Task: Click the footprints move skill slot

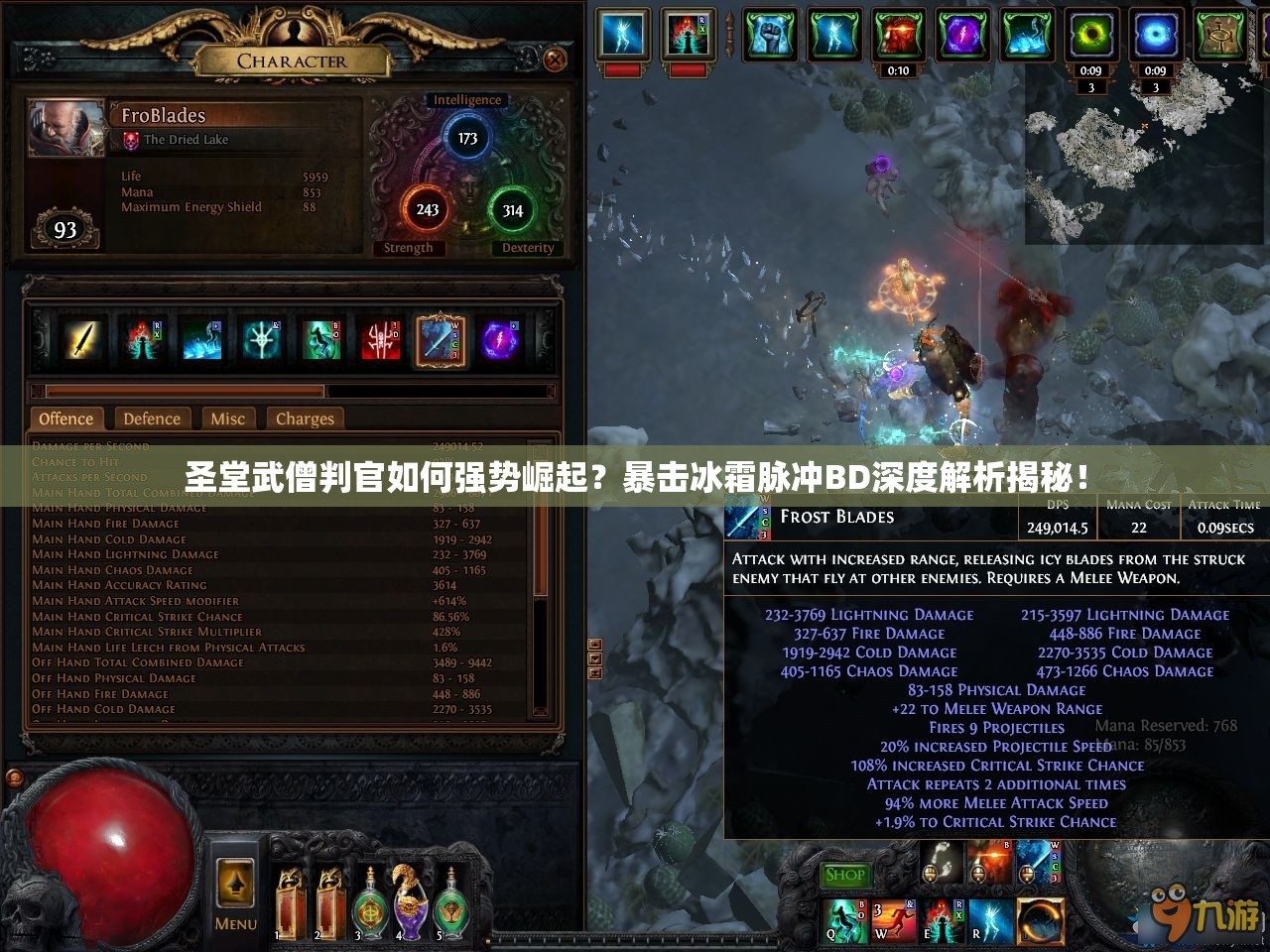Action: [x=942, y=861]
